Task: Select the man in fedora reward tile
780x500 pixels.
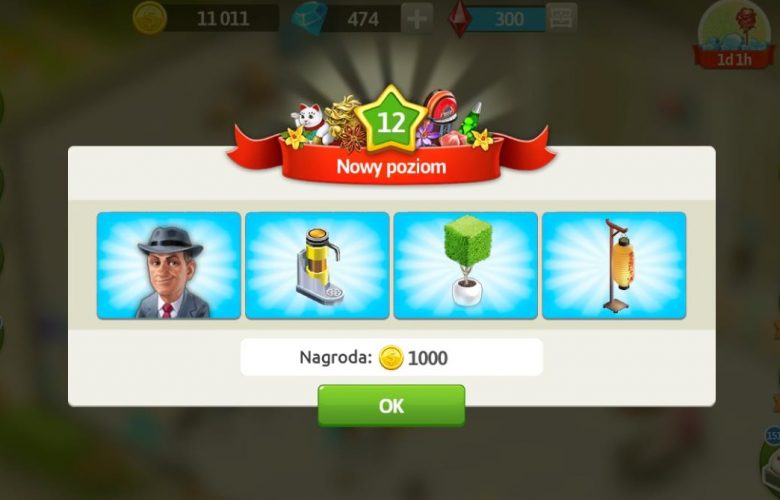Action: (x=169, y=266)
